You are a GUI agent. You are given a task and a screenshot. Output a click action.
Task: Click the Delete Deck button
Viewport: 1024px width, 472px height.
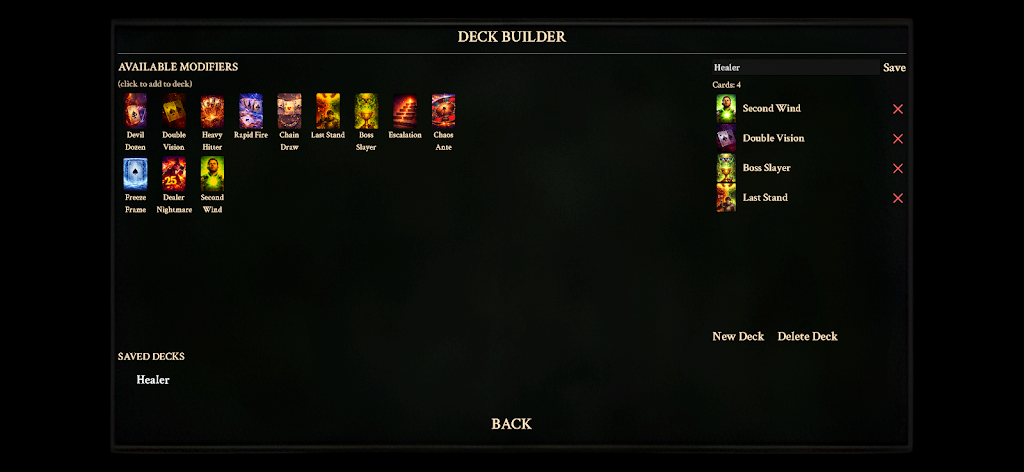coord(807,336)
